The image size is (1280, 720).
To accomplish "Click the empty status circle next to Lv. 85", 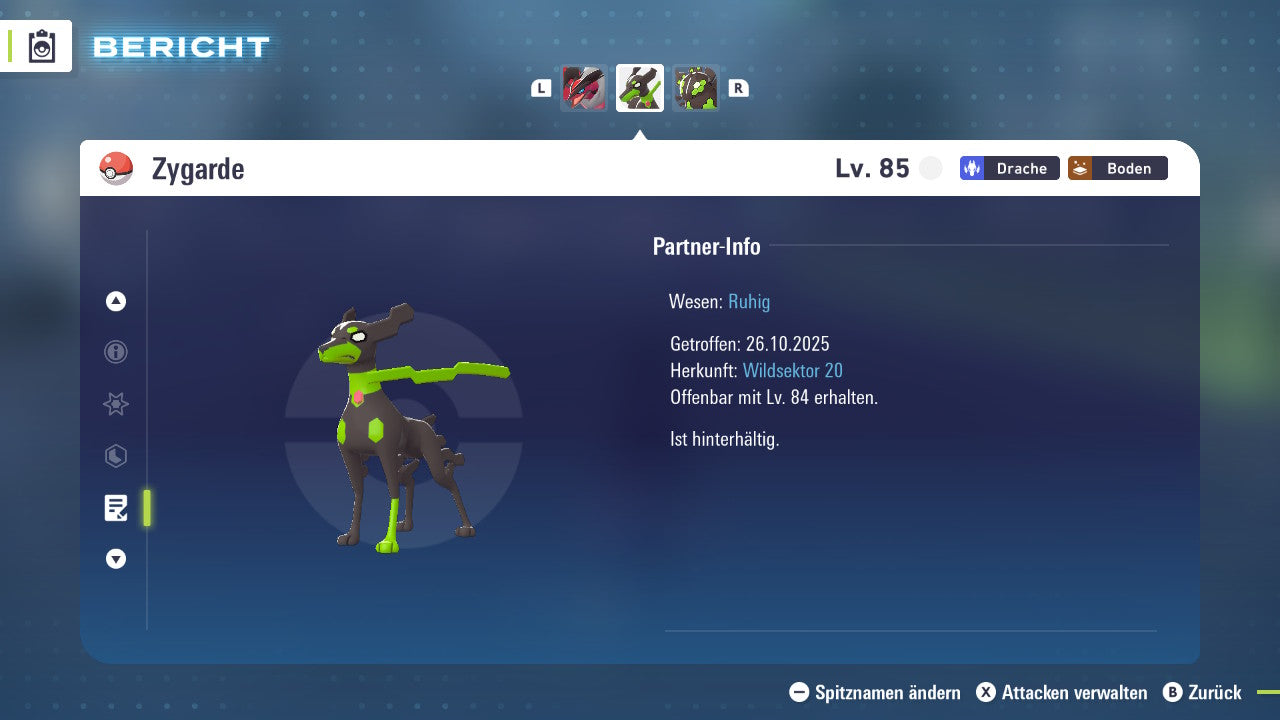I will pyautogui.click(x=931, y=168).
